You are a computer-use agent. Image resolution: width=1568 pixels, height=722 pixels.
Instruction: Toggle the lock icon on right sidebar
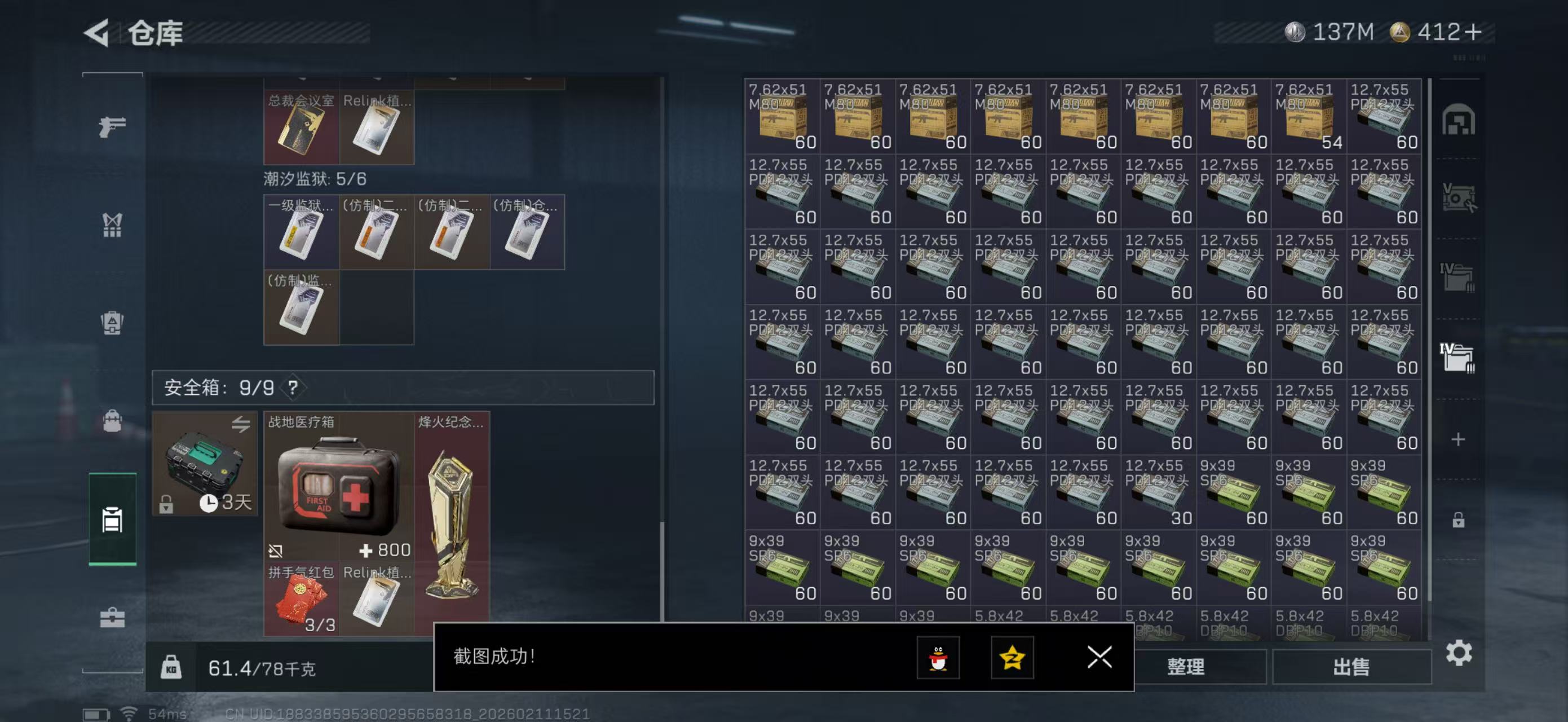coord(1459,521)
